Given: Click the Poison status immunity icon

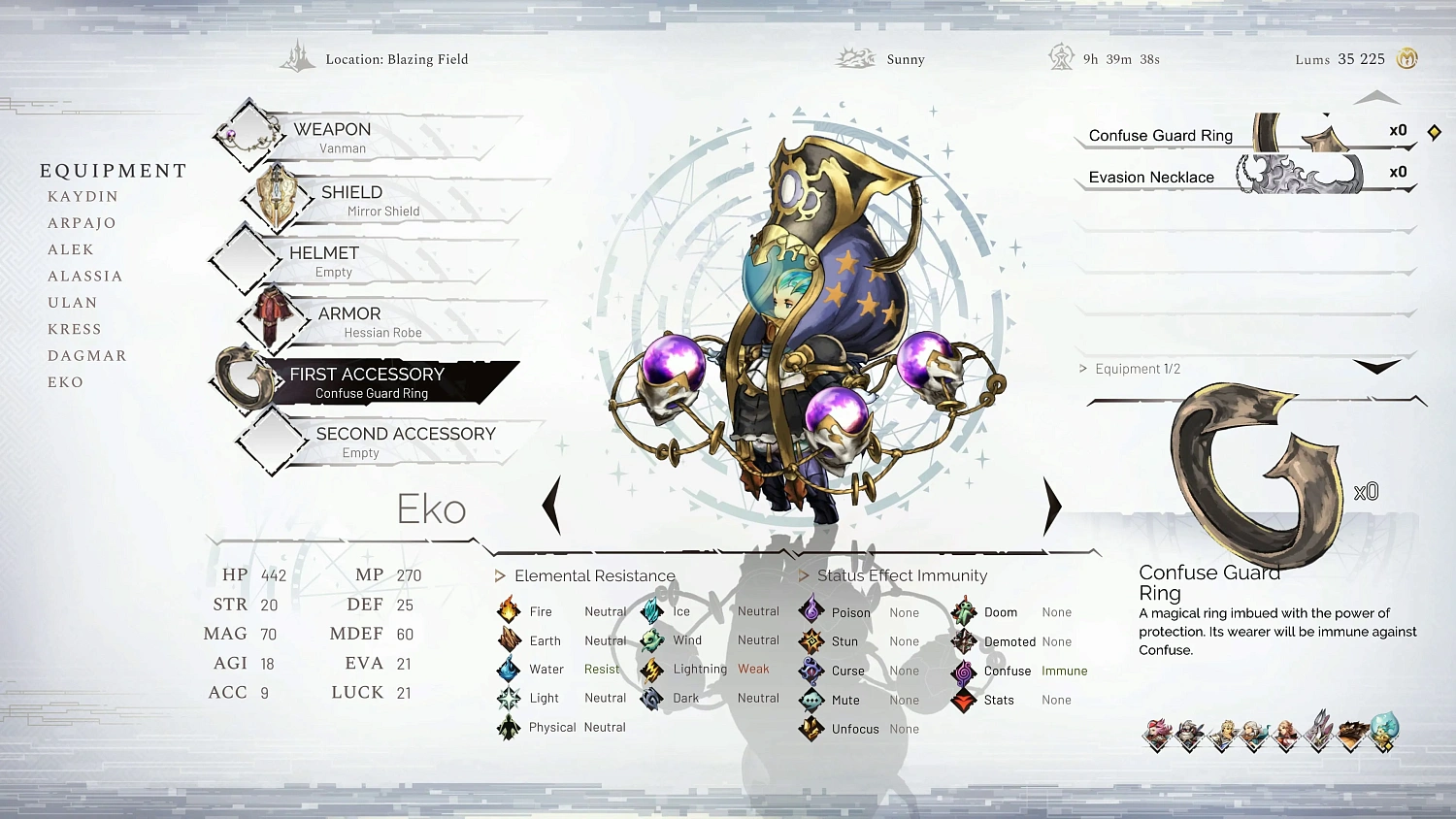Looking at the screenshot, I should tap(811, 611).
